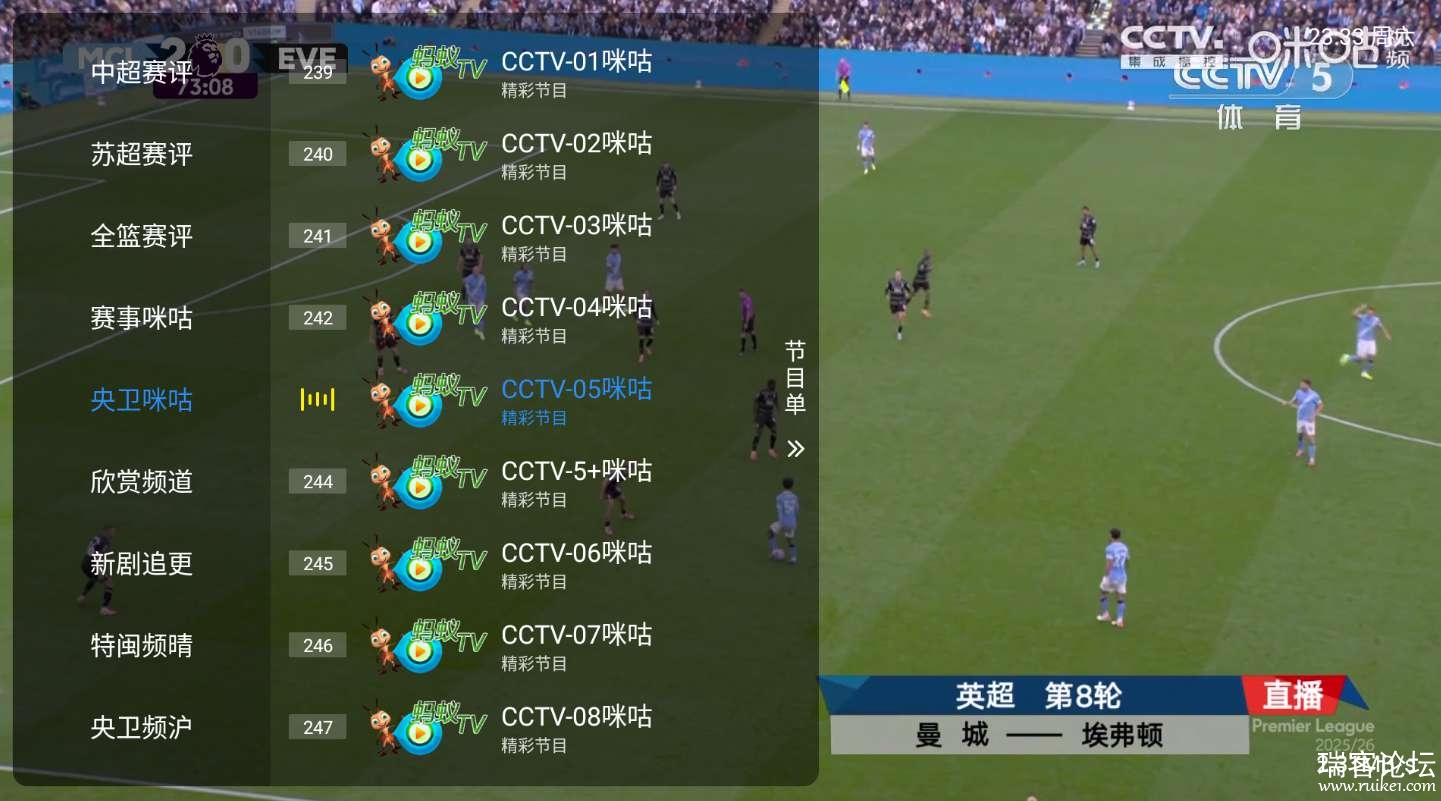Select channel number 244 badge
This screenshot has width=1441, height=801.
tap(317, 481)
